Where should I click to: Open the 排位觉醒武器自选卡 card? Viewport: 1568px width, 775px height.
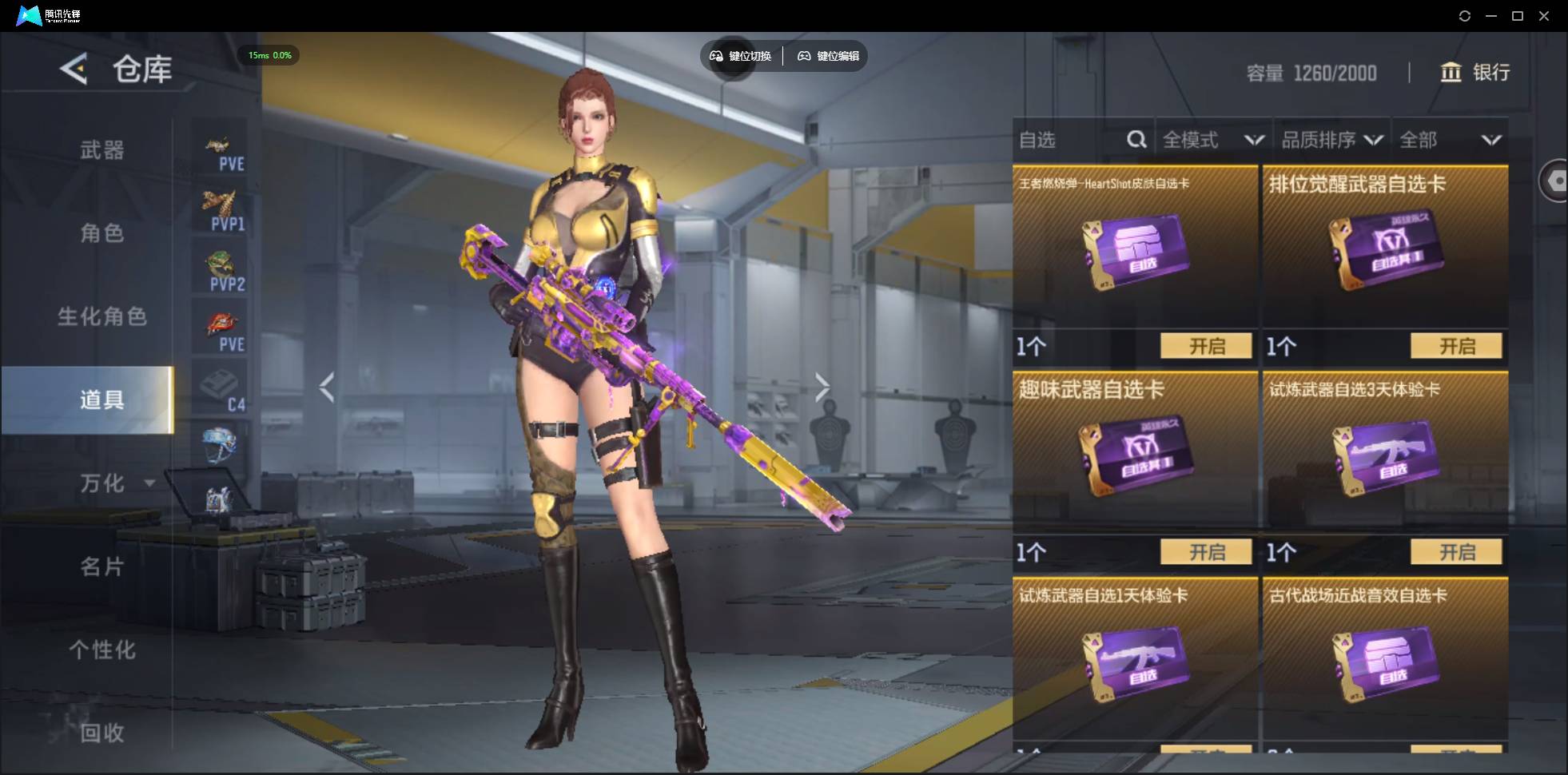[1456, 346]
